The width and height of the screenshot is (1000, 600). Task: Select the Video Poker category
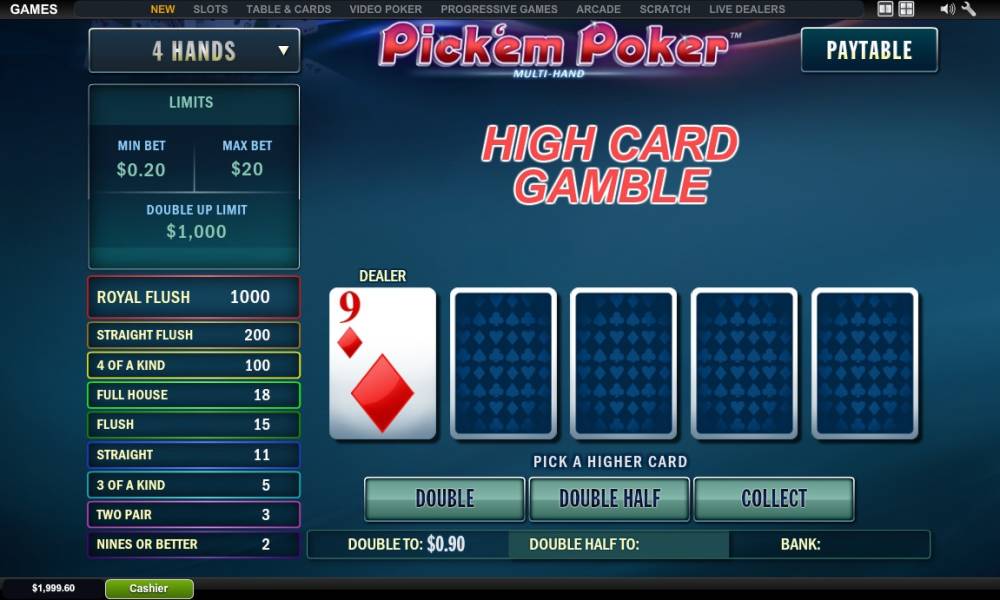pyautogui.click(x=385, y=9)
